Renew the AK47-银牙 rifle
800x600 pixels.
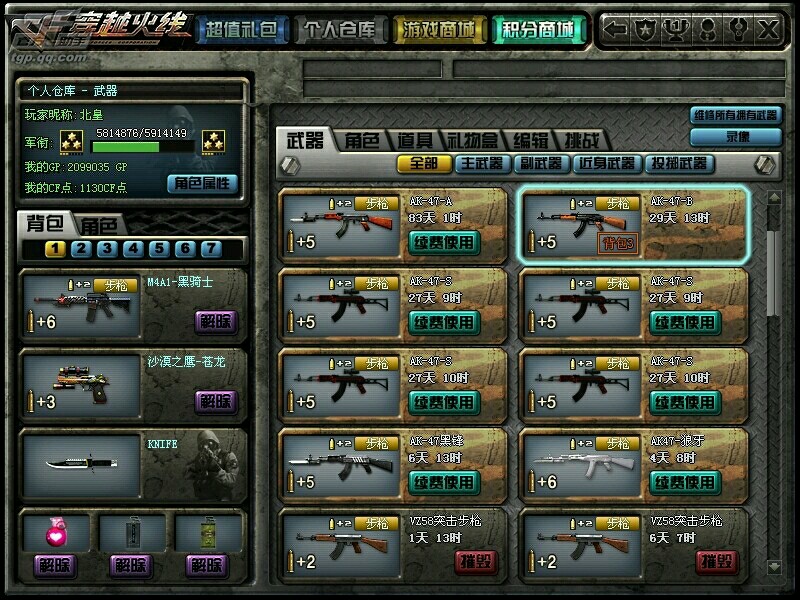pos(685,482)
